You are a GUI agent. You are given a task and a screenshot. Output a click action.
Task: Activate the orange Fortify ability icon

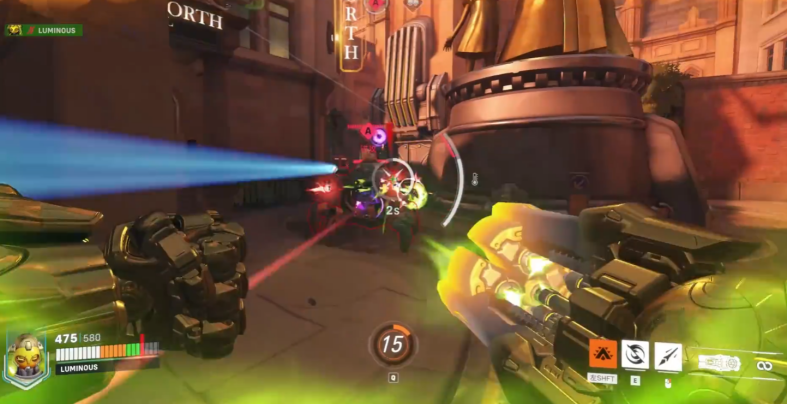coord(602,354)
